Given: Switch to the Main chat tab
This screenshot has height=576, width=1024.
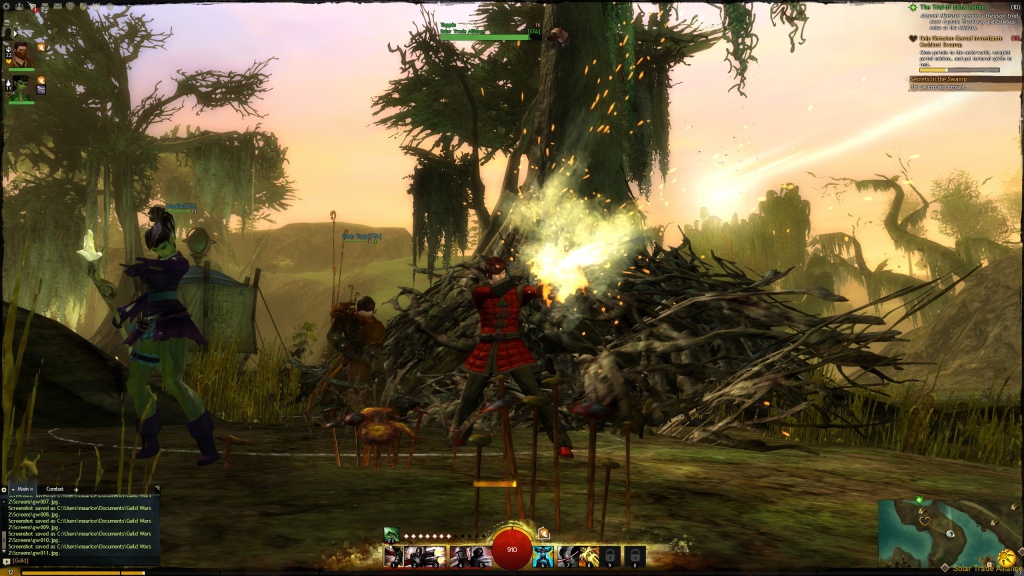Looking at the screenshot, I should (23, 489).
